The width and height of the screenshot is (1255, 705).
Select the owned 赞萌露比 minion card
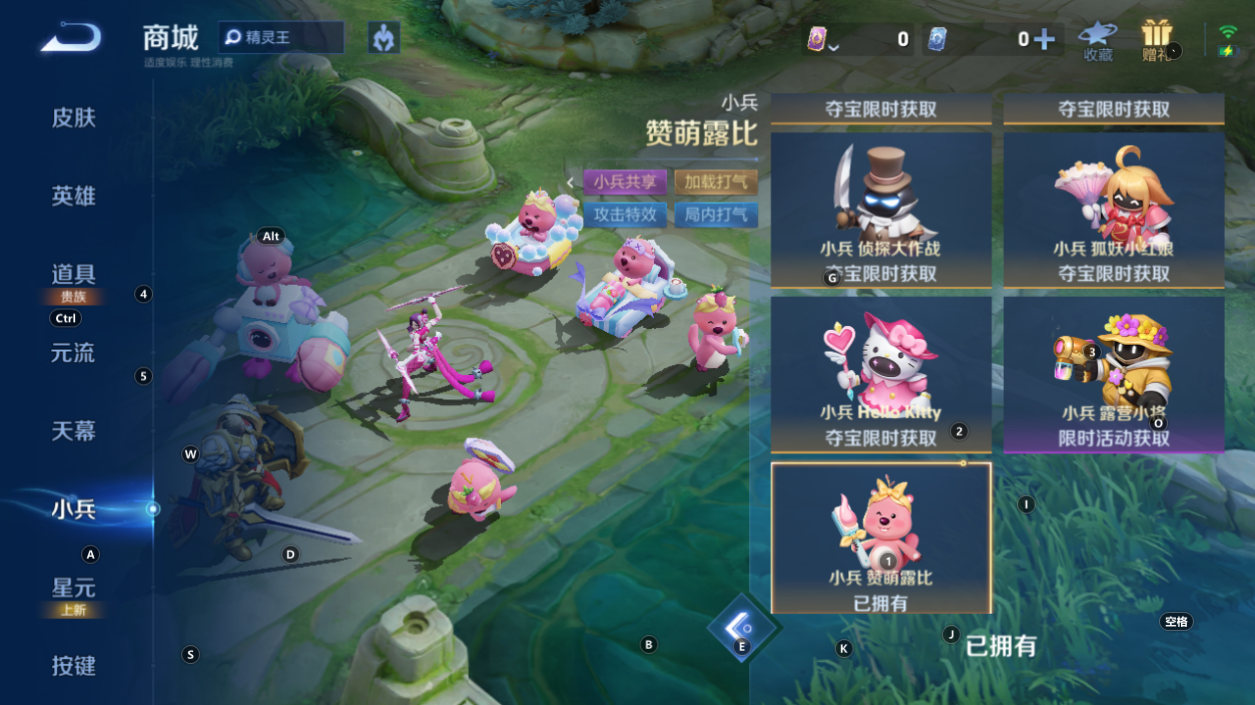pos(881,538)
